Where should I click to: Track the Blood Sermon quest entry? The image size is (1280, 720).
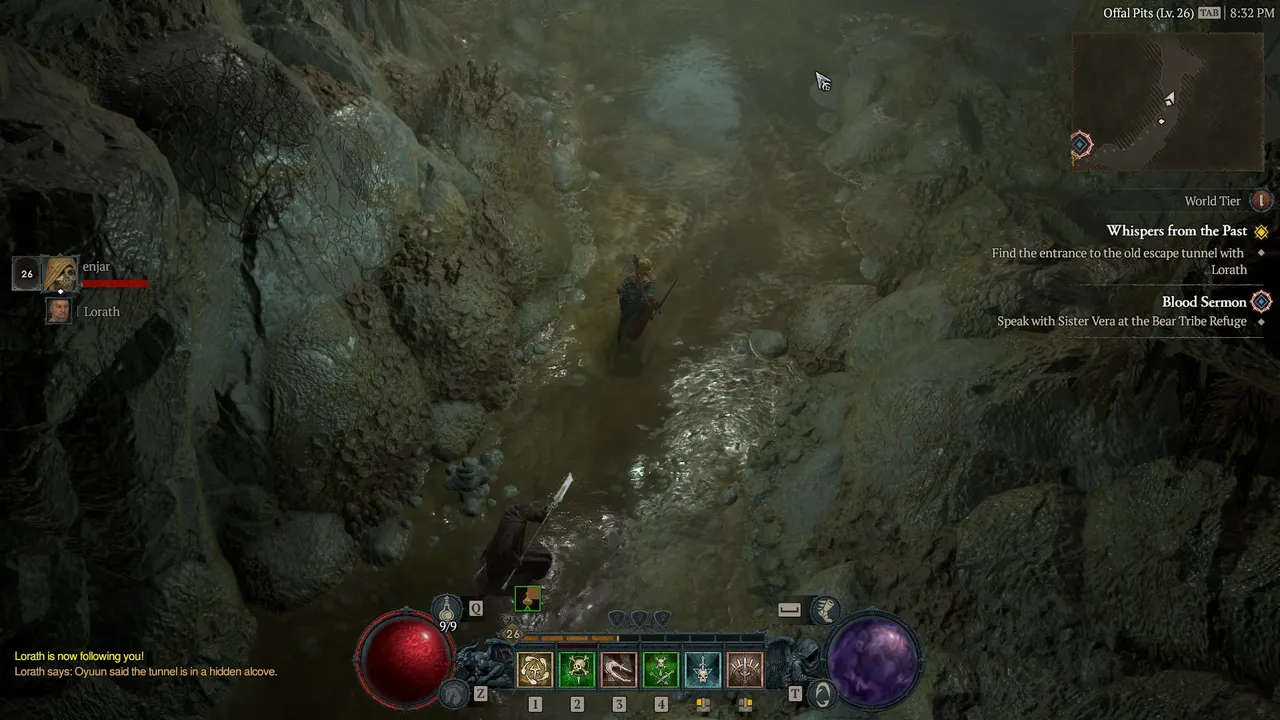point(1204,302)
